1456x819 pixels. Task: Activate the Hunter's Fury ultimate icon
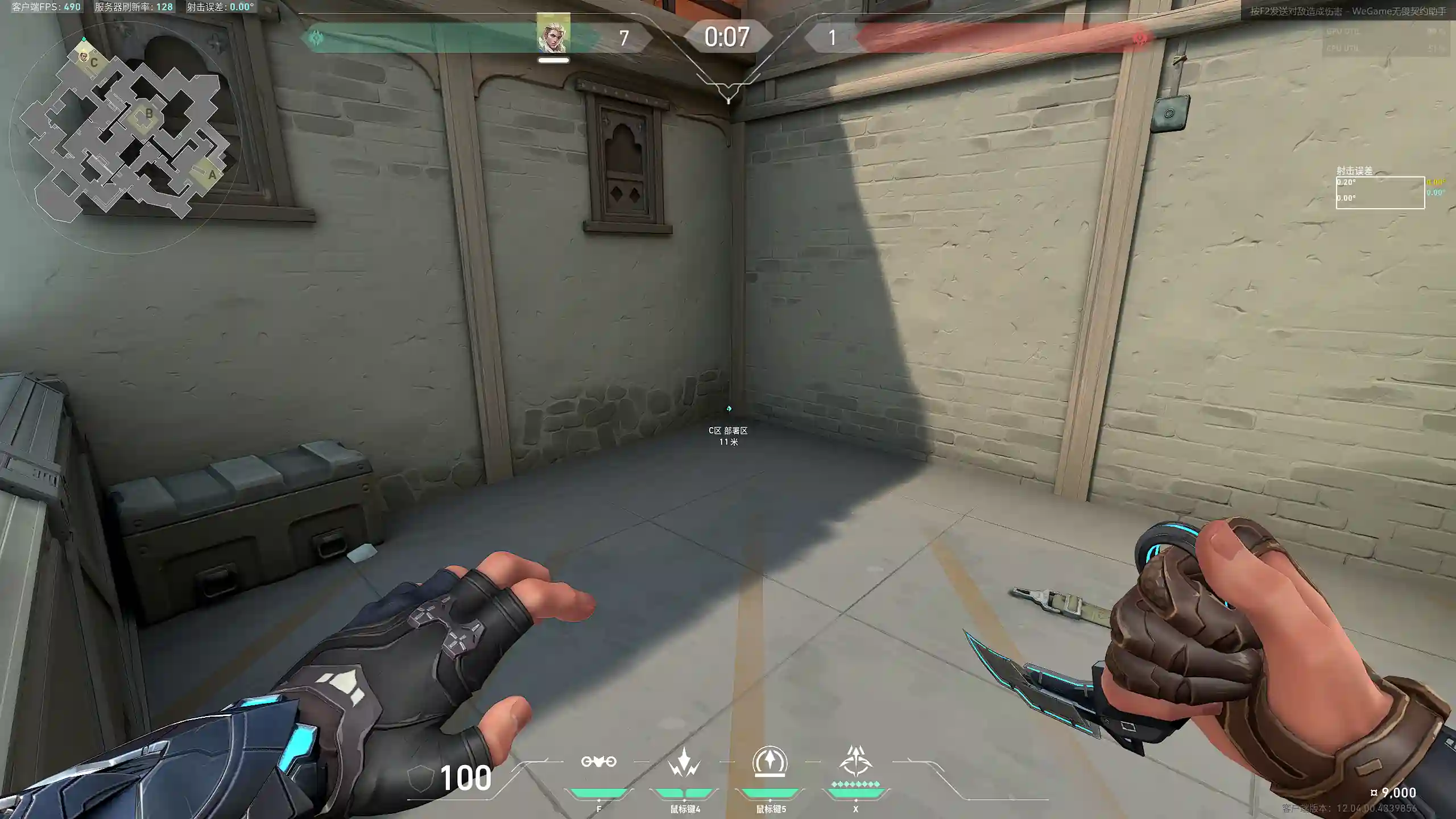pos(855,762)
